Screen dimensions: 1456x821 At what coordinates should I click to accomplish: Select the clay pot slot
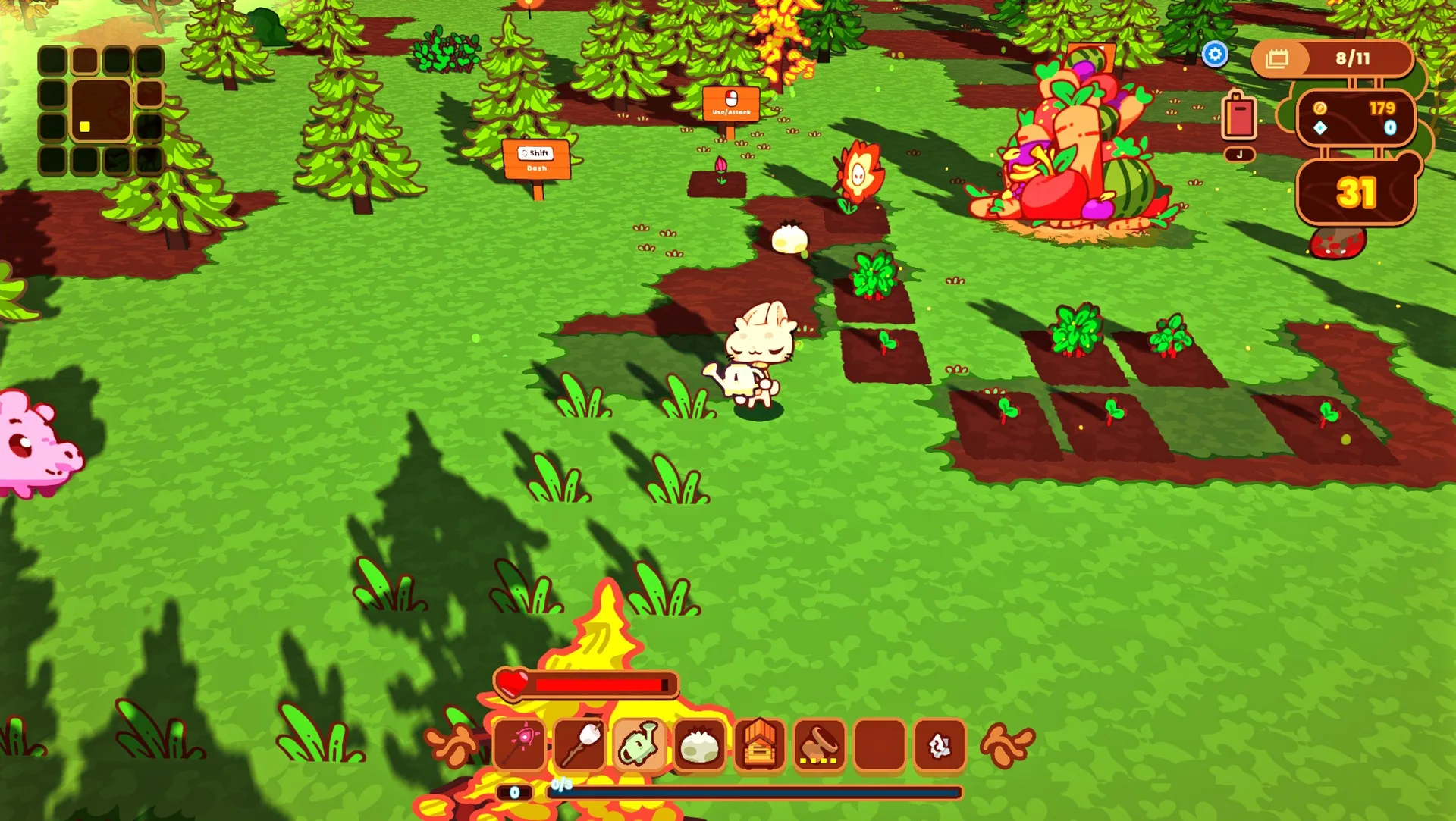820,746
